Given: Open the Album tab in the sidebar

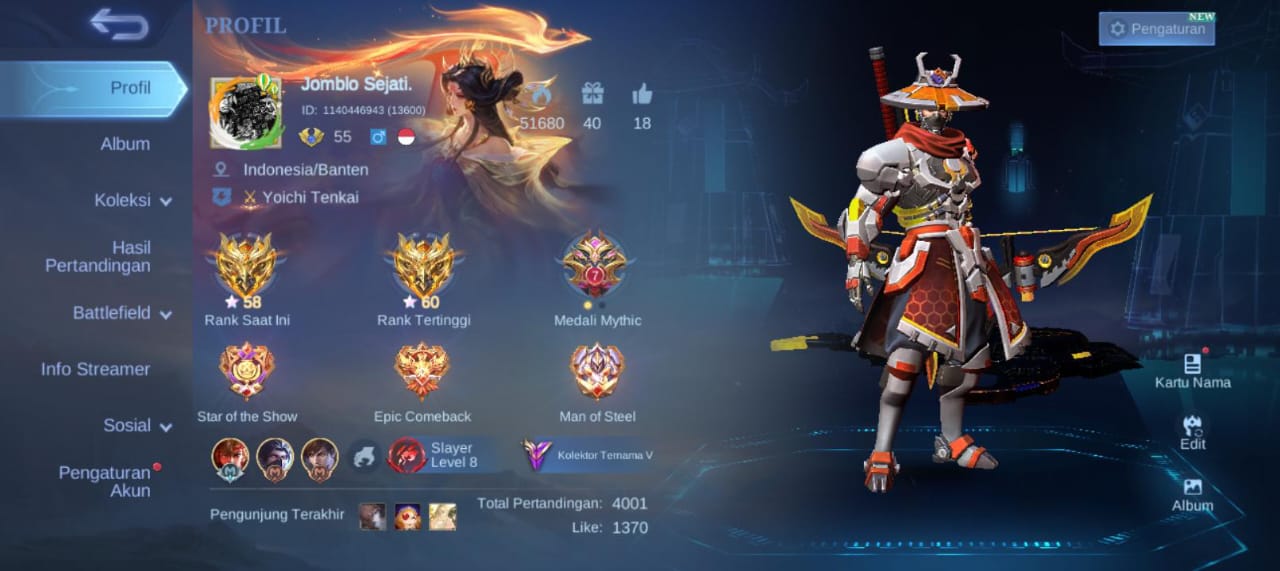Looking at the screenshot, I should (125, 144).
